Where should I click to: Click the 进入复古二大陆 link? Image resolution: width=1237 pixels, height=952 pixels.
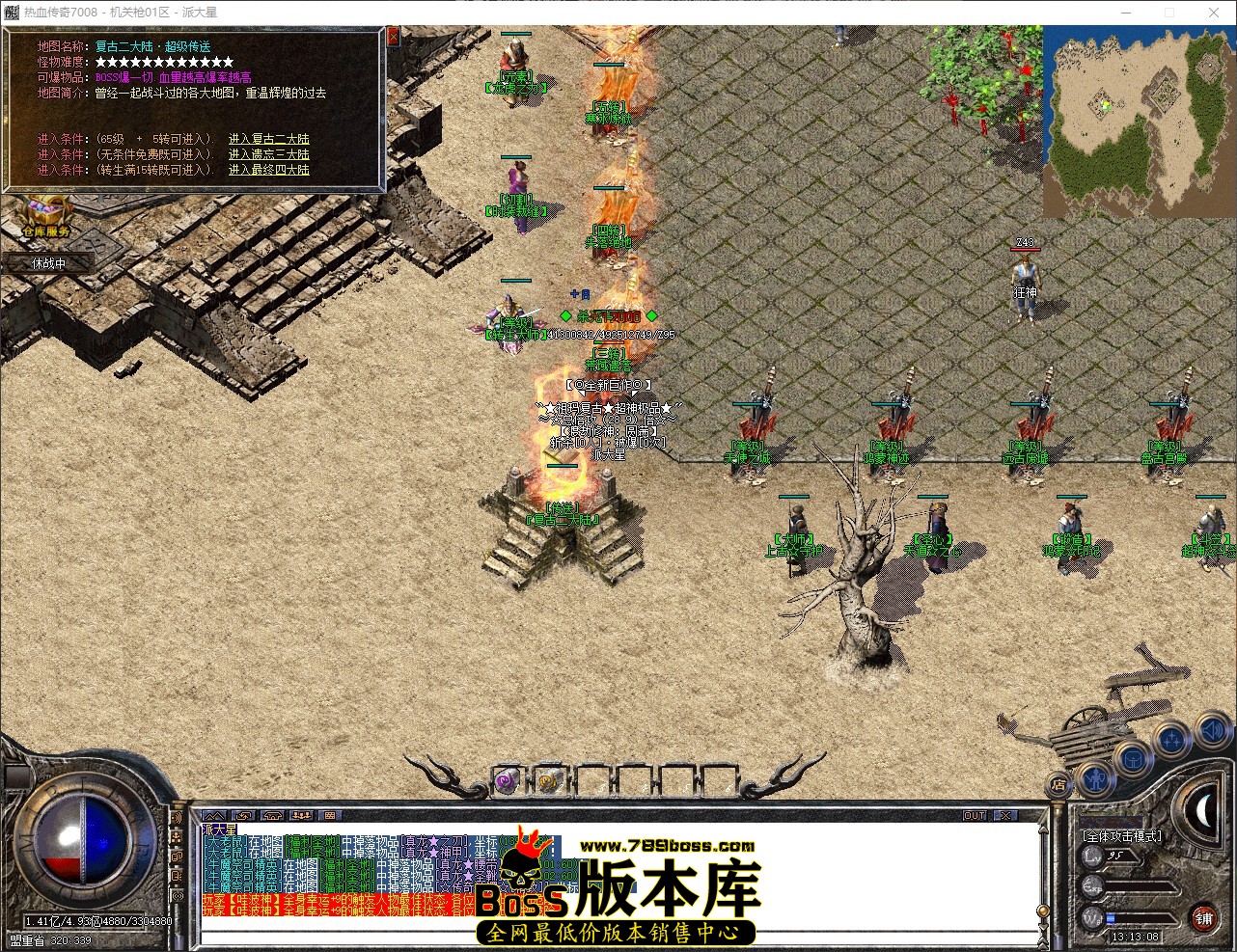pyautogui.click(x=267, y=138)
